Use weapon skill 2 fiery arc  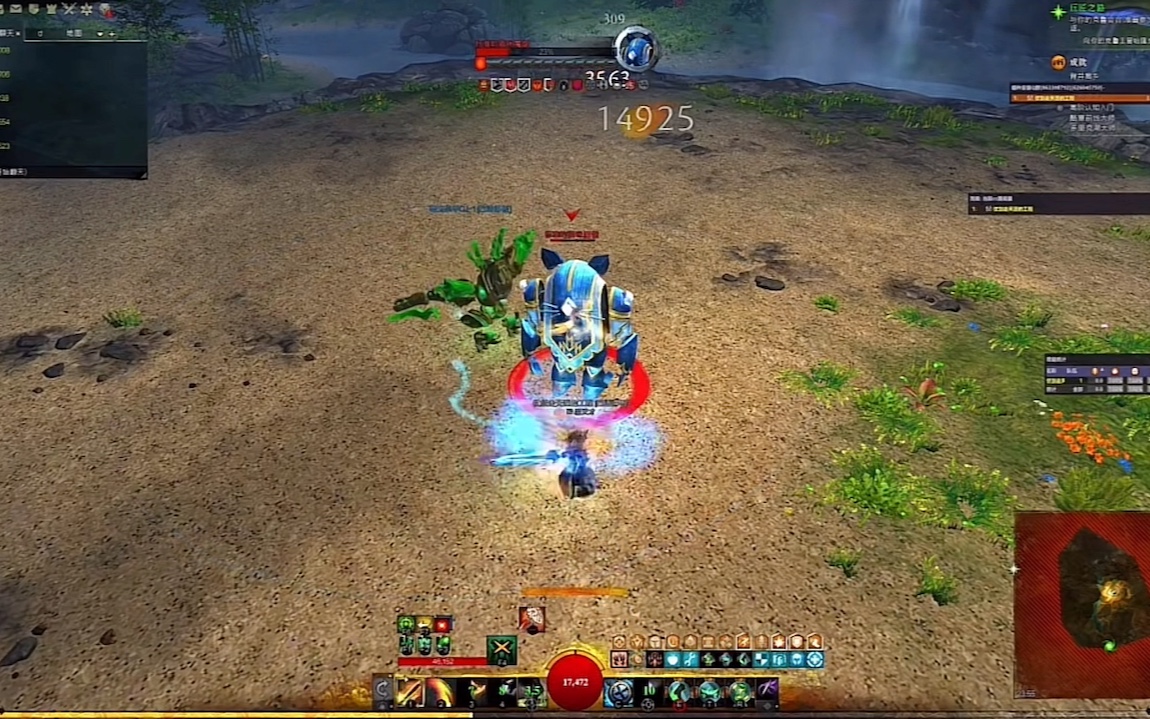441,692
